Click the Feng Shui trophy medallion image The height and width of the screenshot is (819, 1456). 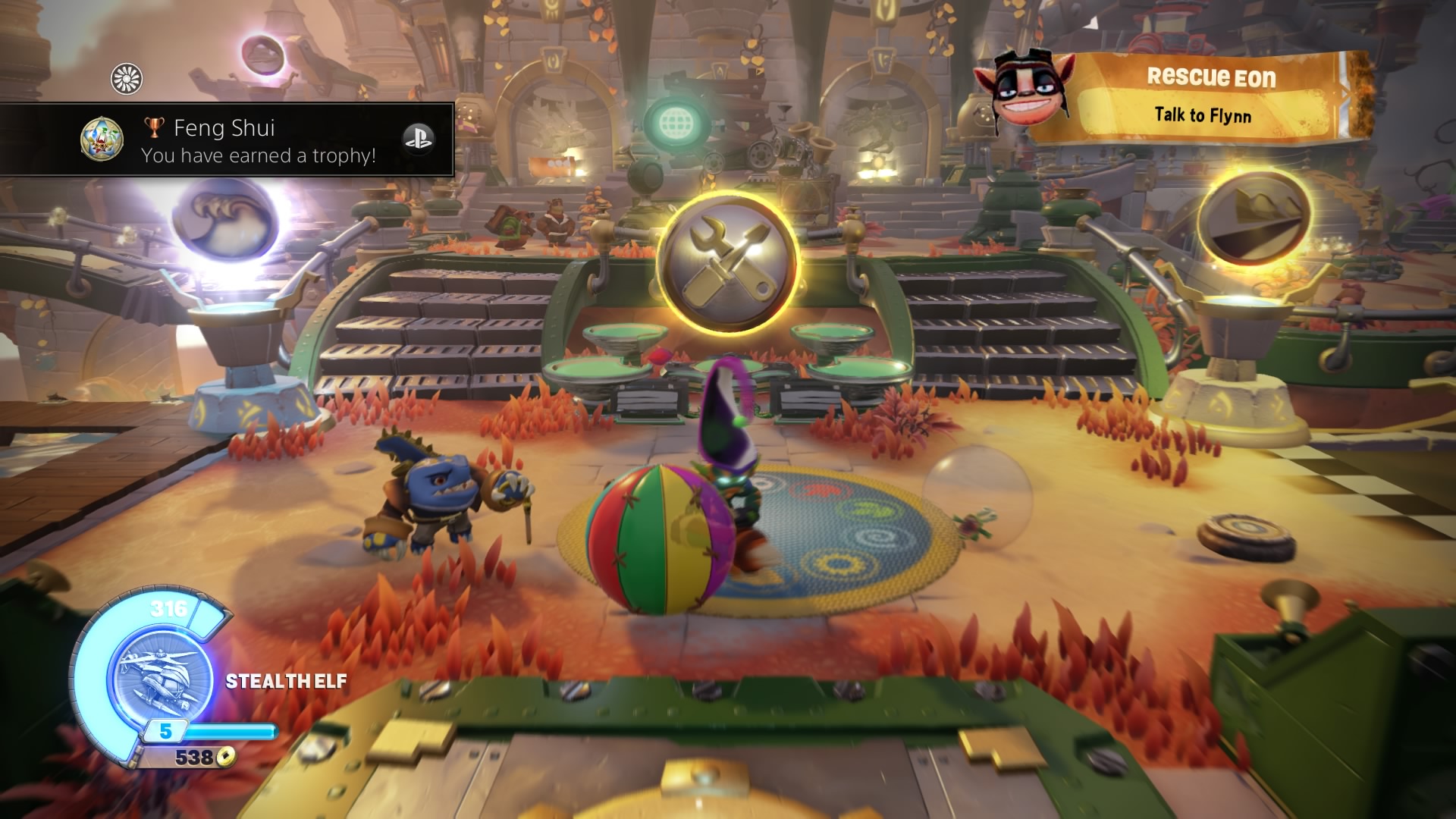point(102,140)
